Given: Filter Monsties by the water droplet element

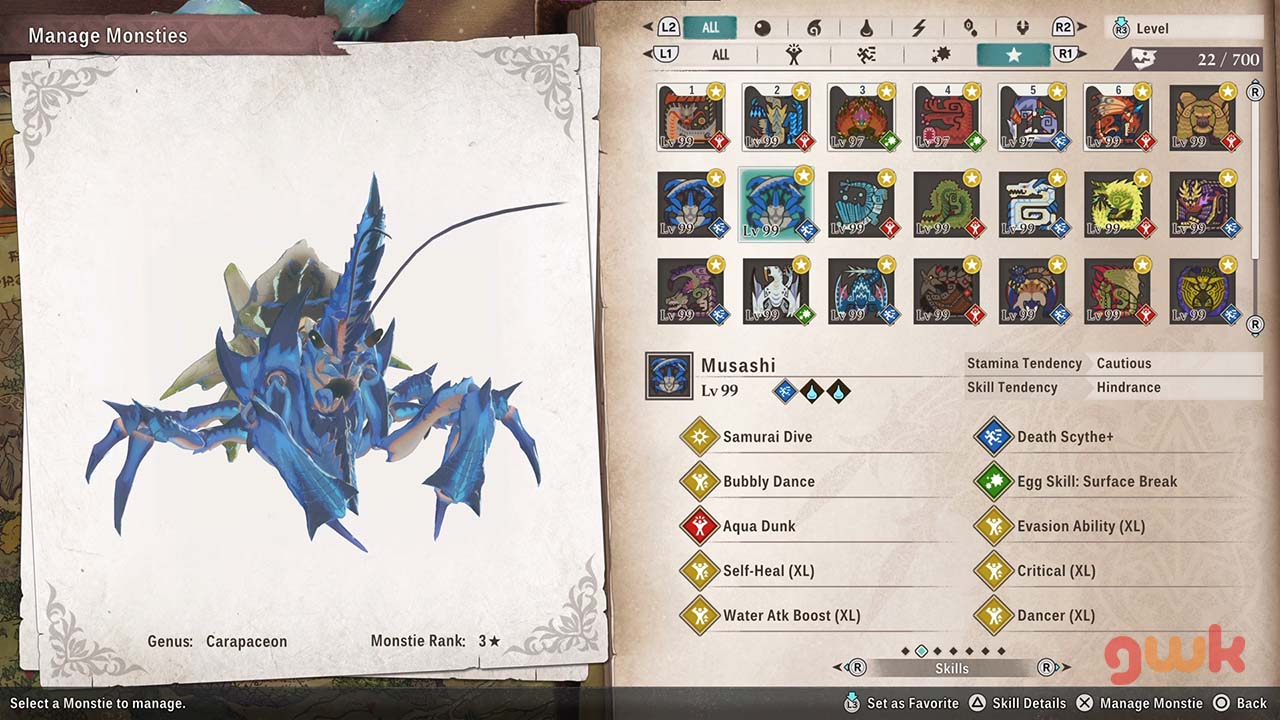Looking at the screenshot, I should point(866,28).
